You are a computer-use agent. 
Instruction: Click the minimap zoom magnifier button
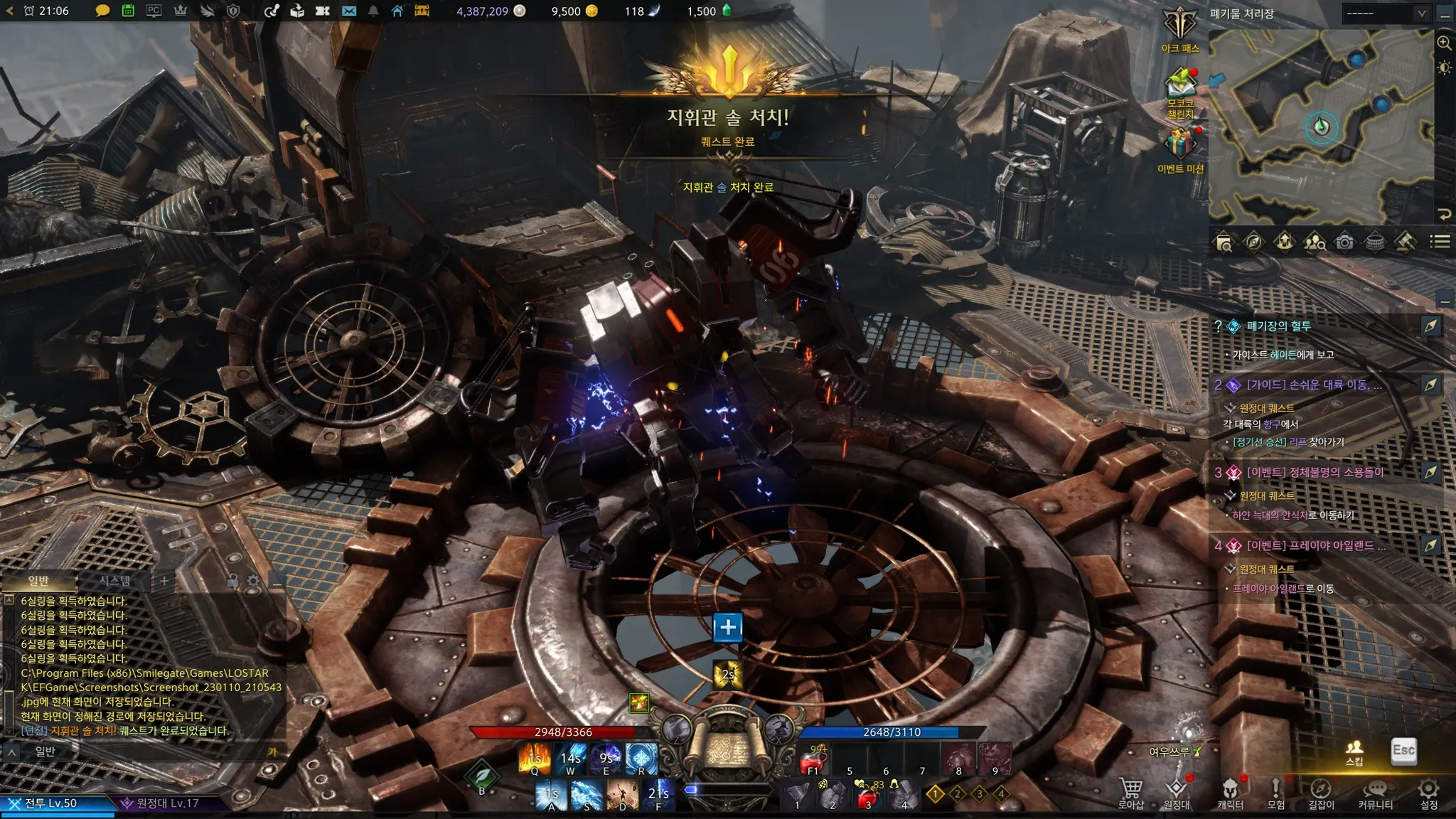point(1444,43)
